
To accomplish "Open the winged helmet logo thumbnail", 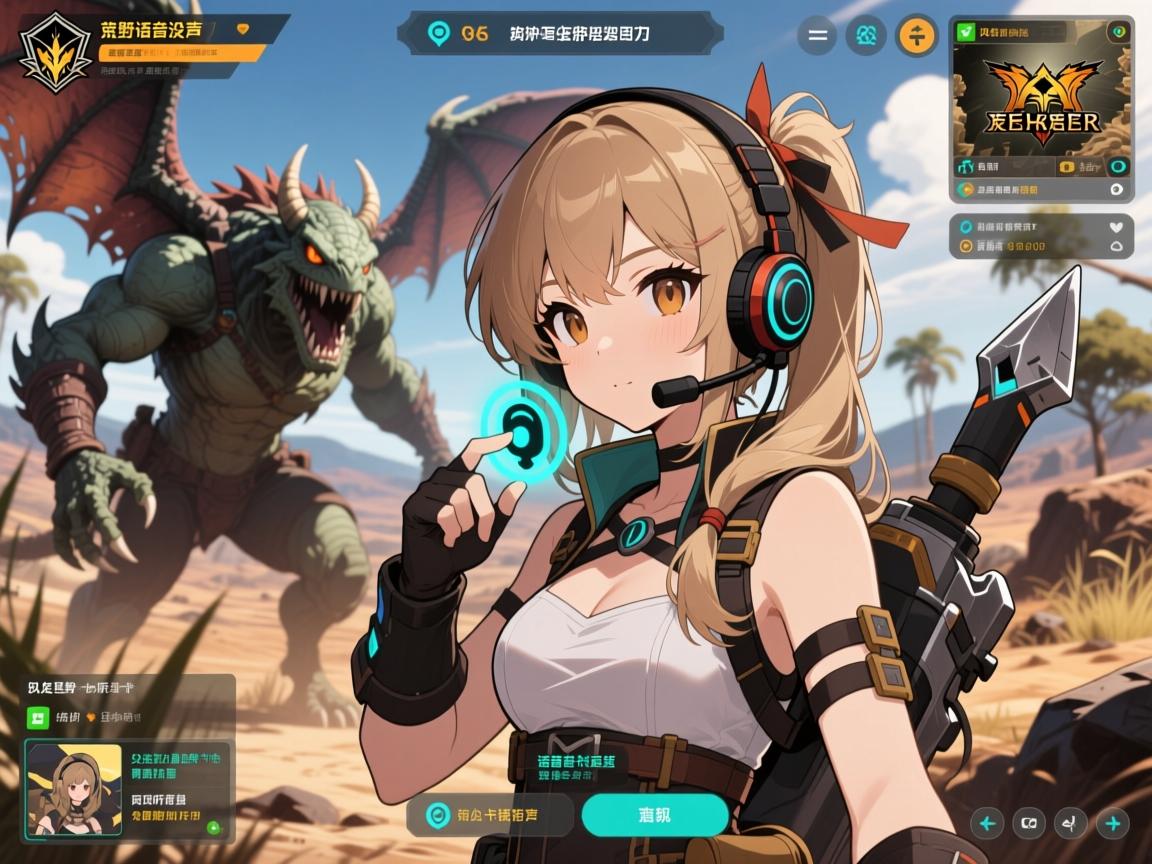I will pyautogui.click(x=1041, y=98).
